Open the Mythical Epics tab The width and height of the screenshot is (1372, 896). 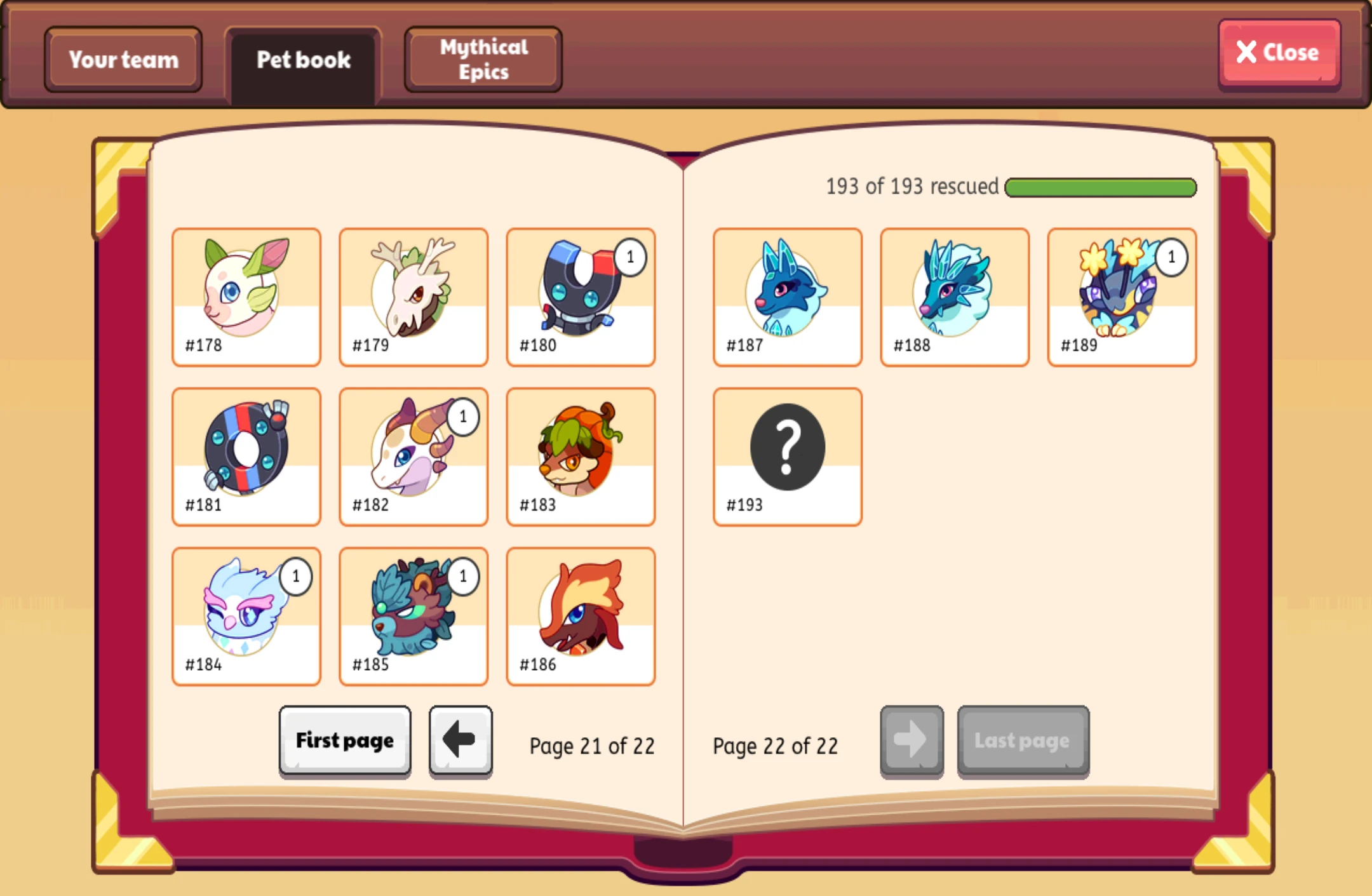click(x=482, y=59)
